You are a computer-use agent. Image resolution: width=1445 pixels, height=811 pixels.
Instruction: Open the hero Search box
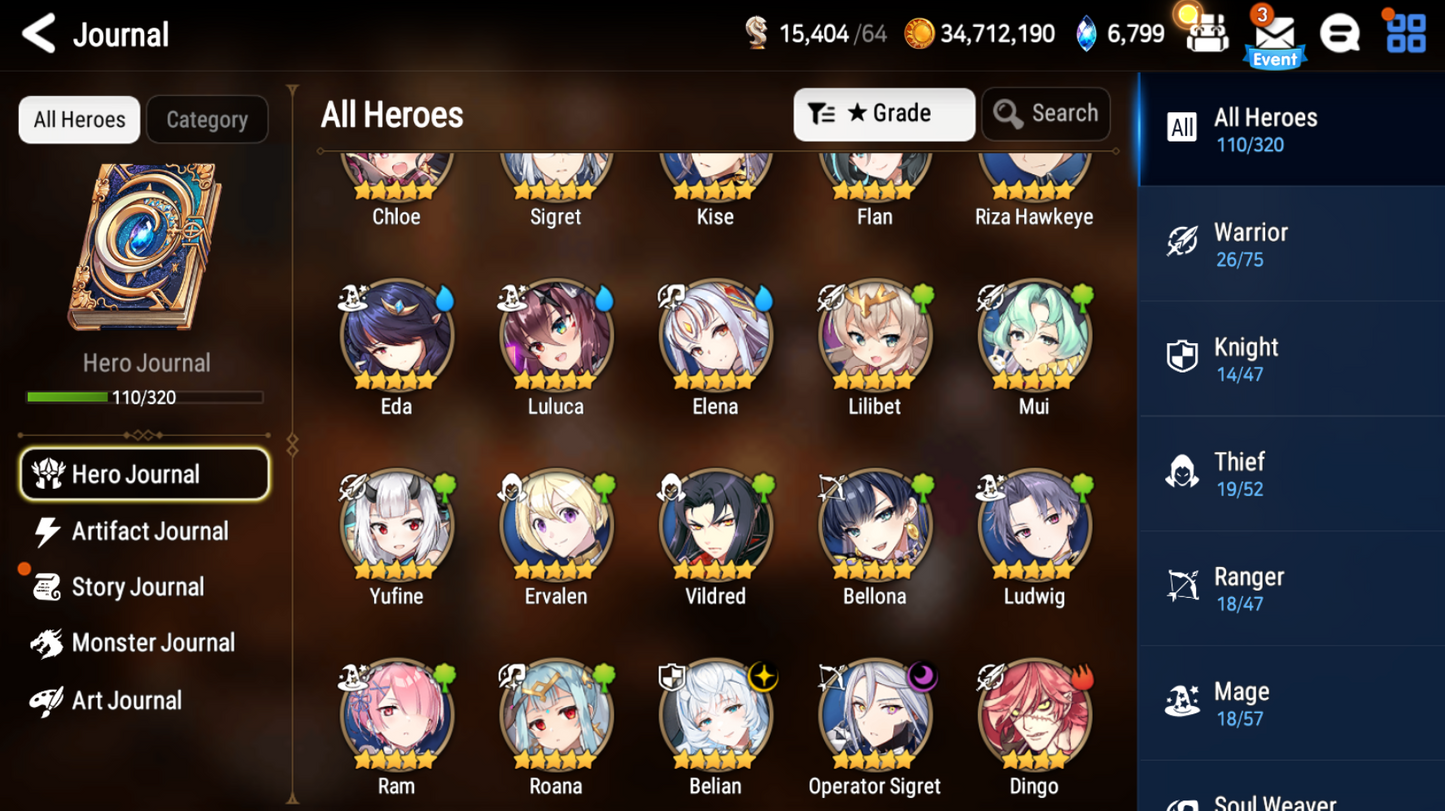coord(1046,114)
